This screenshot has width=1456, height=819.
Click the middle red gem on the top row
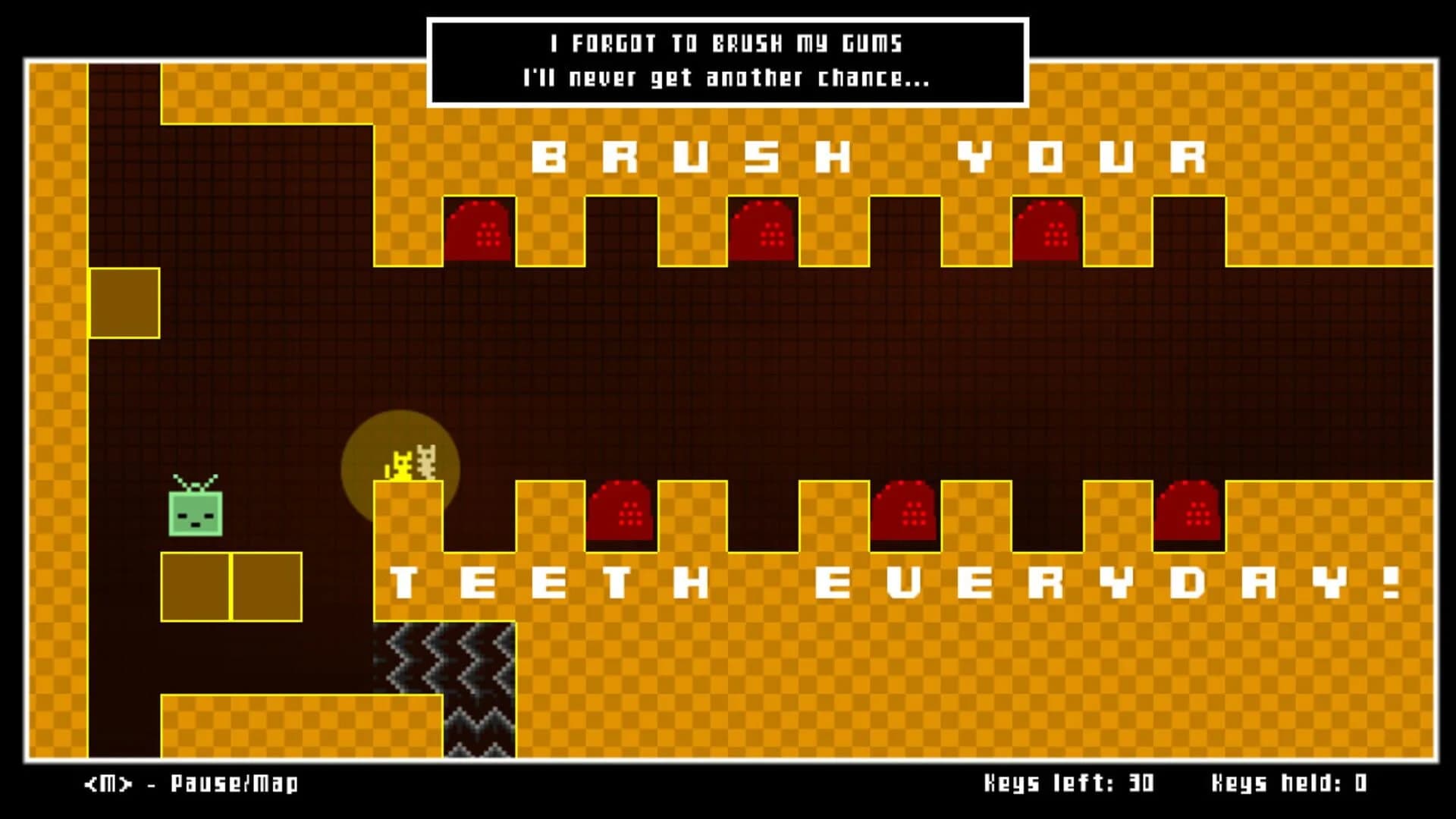[762, 231]
